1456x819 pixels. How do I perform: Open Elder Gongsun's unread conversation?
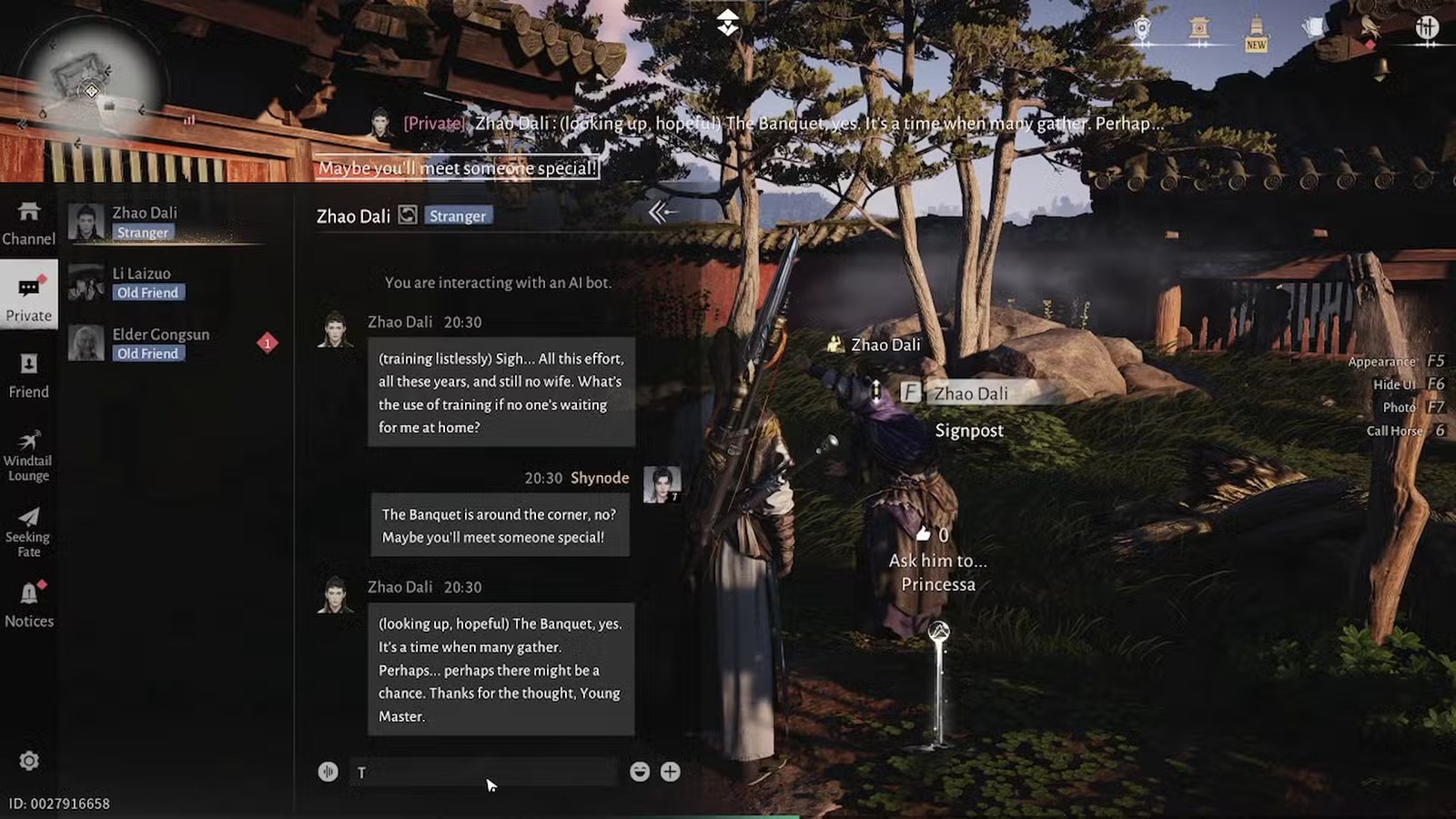click(x=164, y=343)
